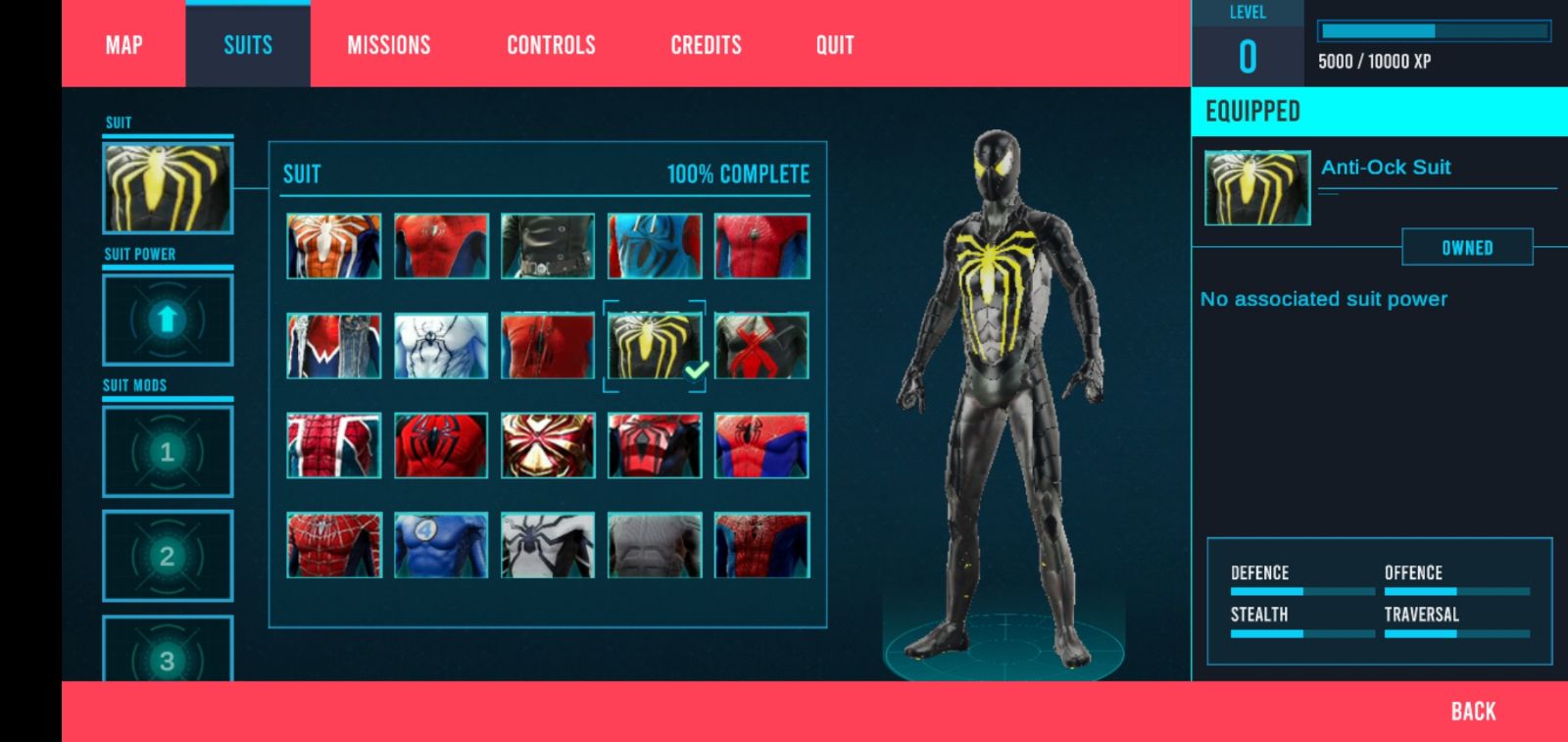Click the equipped Anti-Ock Suit thumbnail
This screenshot has height=742, width=1568.
point(1257,188)
